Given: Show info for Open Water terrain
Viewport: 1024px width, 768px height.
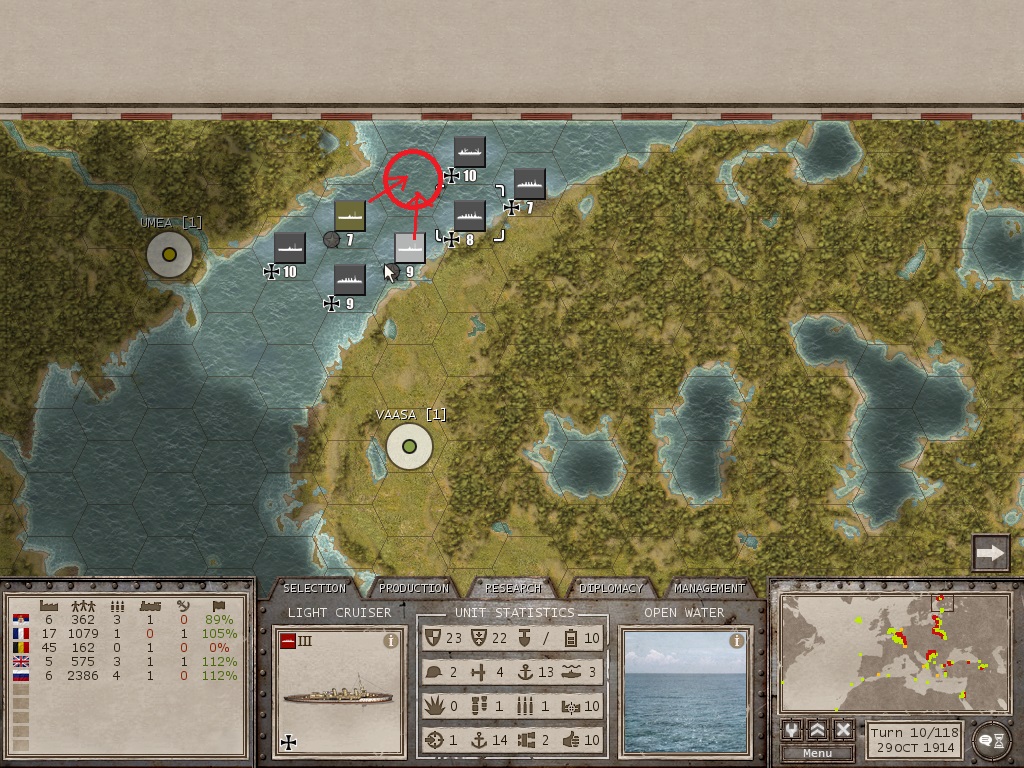Looking at the screenshot, I should 737,642.
